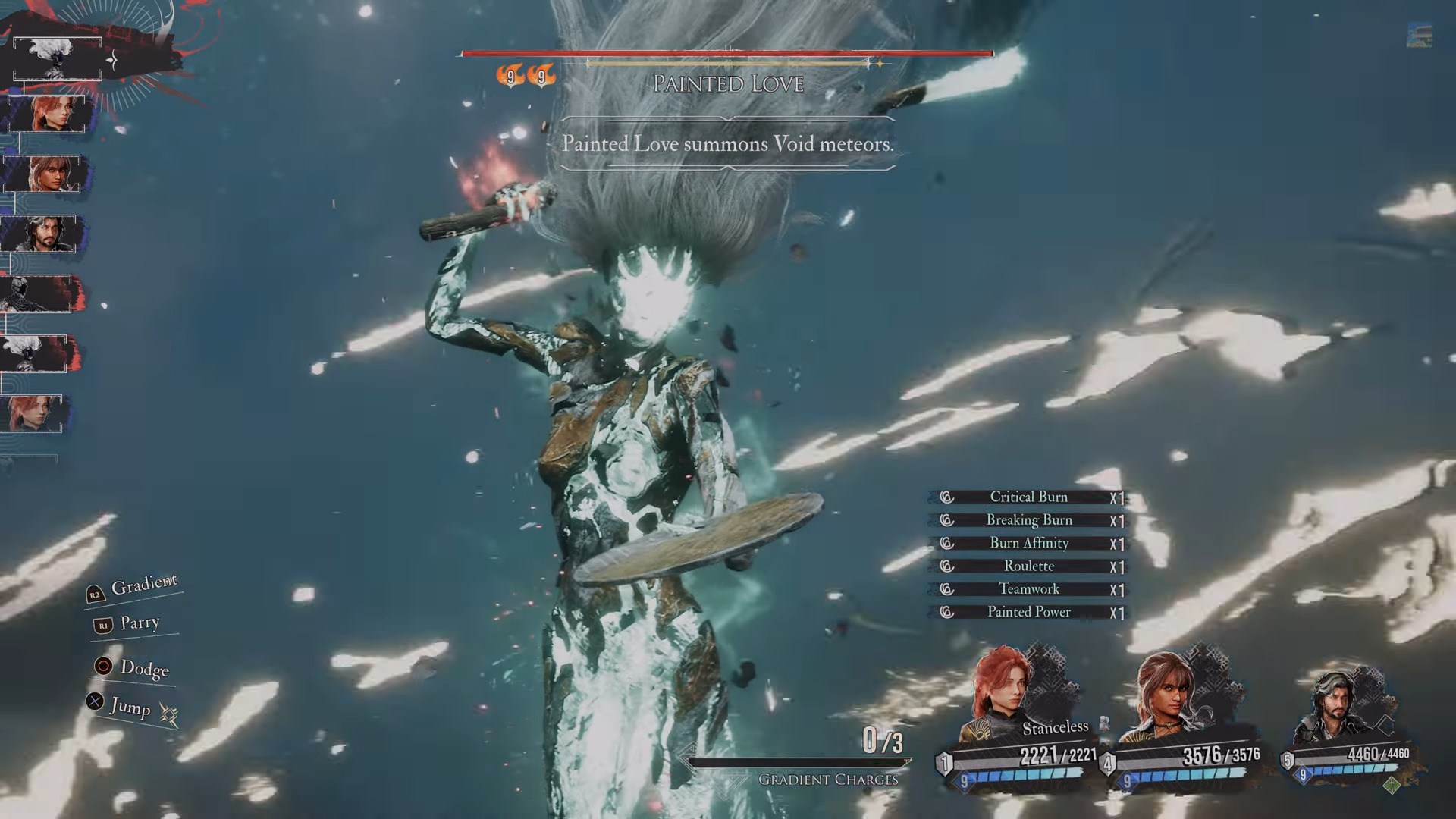Select Verso's portrait in the turn order
This screenshot has width=1456, height=819.
tap(39, 234)
